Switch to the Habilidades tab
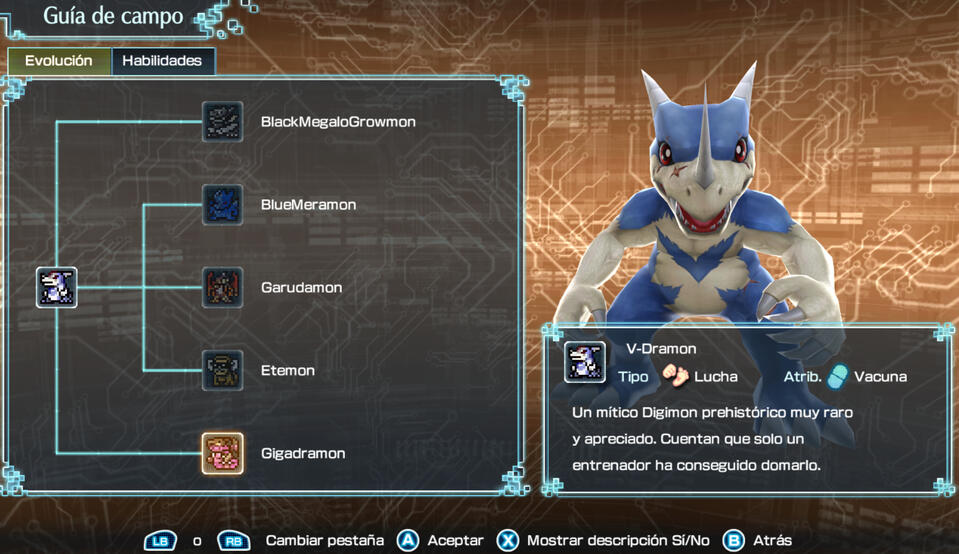This screenshot has height=554, width=959. (162, 61)
